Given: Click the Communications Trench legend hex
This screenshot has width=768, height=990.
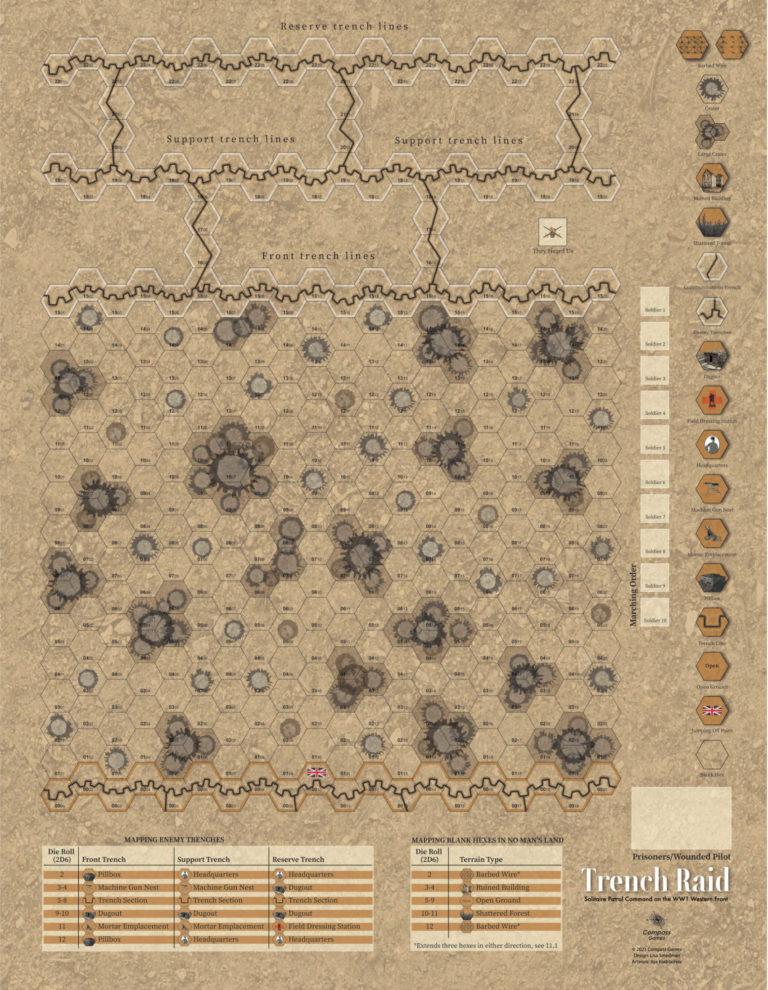Looking at the screenshot, I should coord(713,266).
